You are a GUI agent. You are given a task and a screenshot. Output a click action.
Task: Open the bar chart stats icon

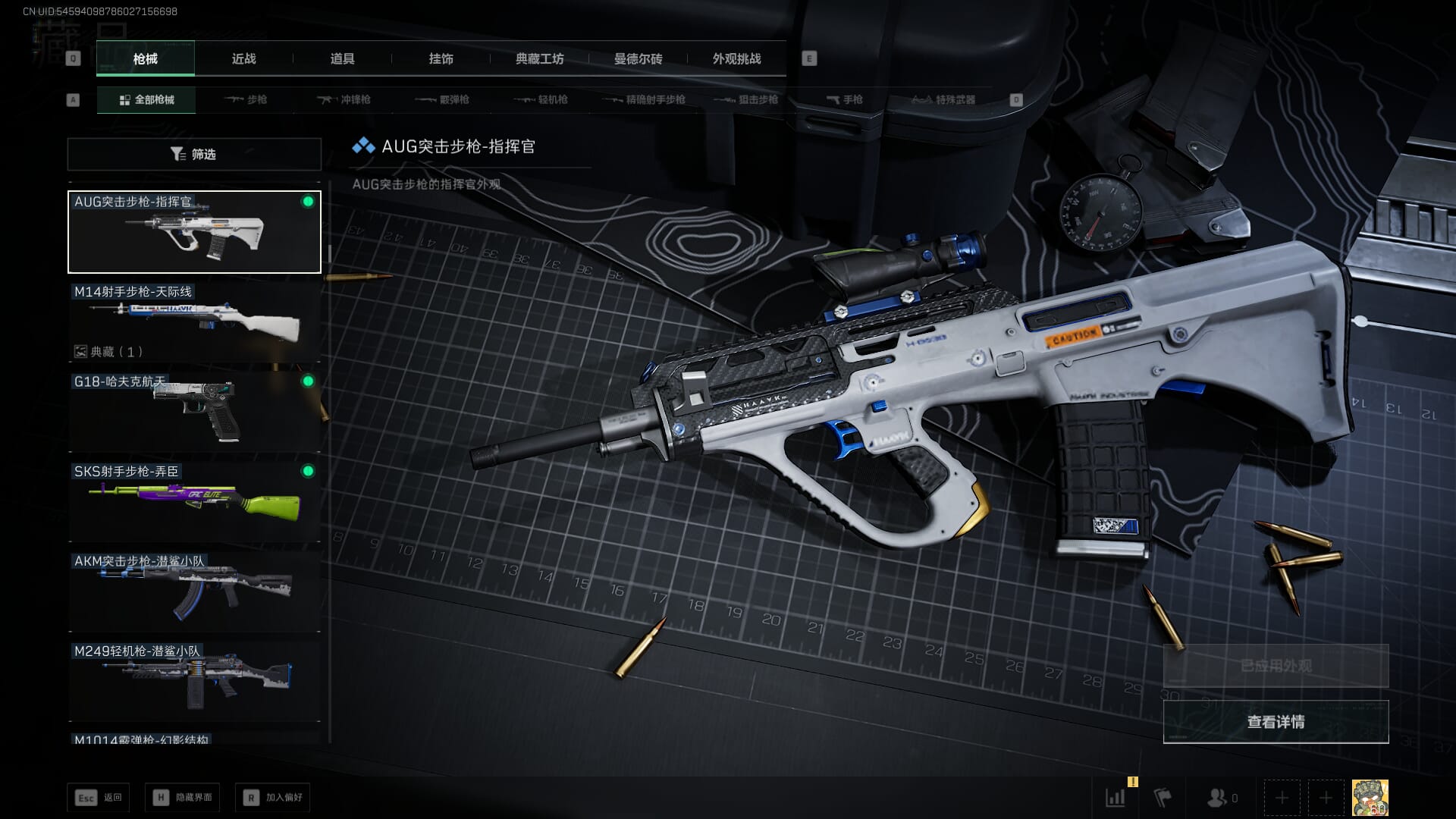[1116, 798]
